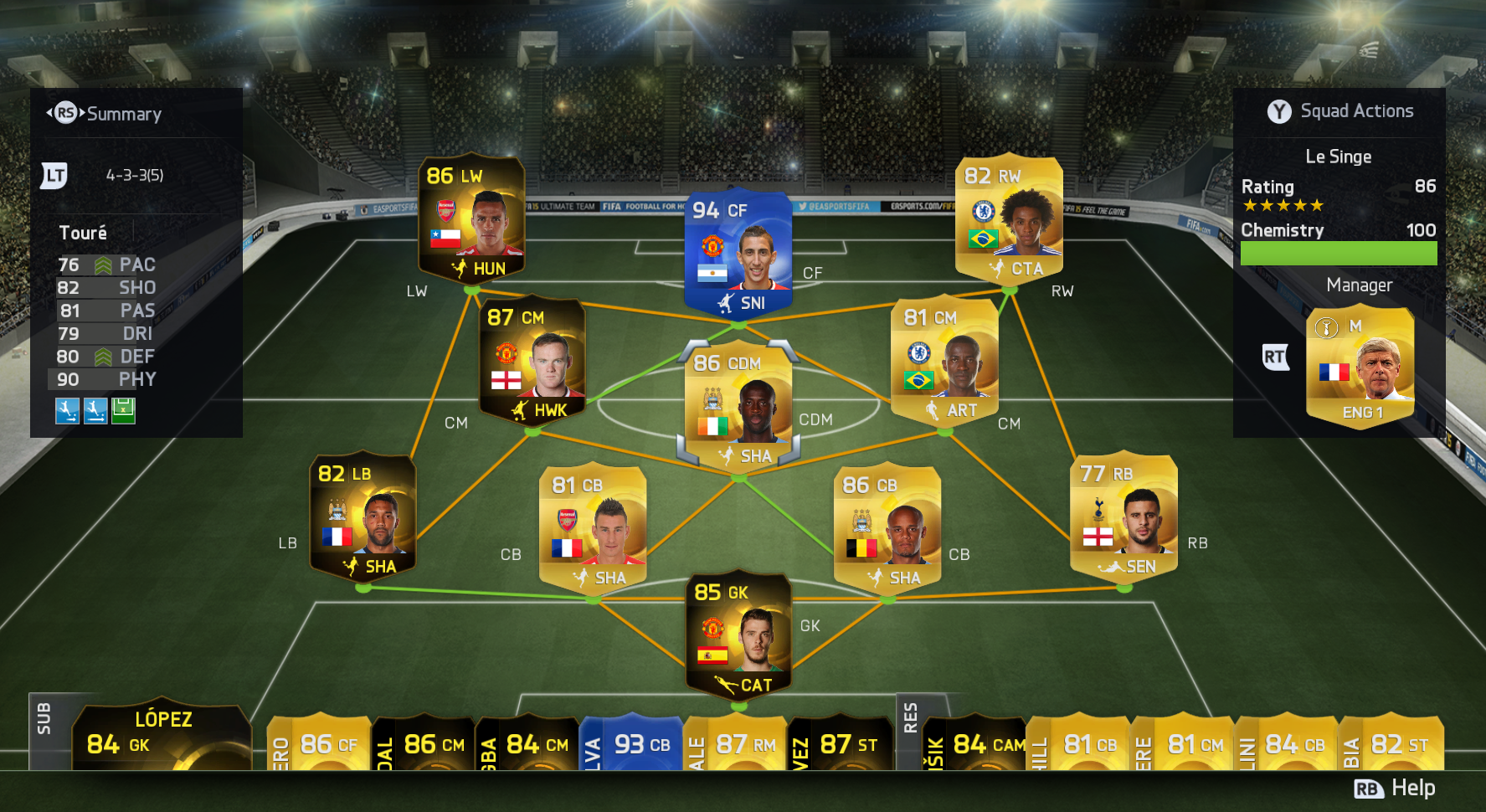The image size is (1486, 812).
Task: Pick the 82 RW Brazilian winger card
Action: (x=1009, y=219)
